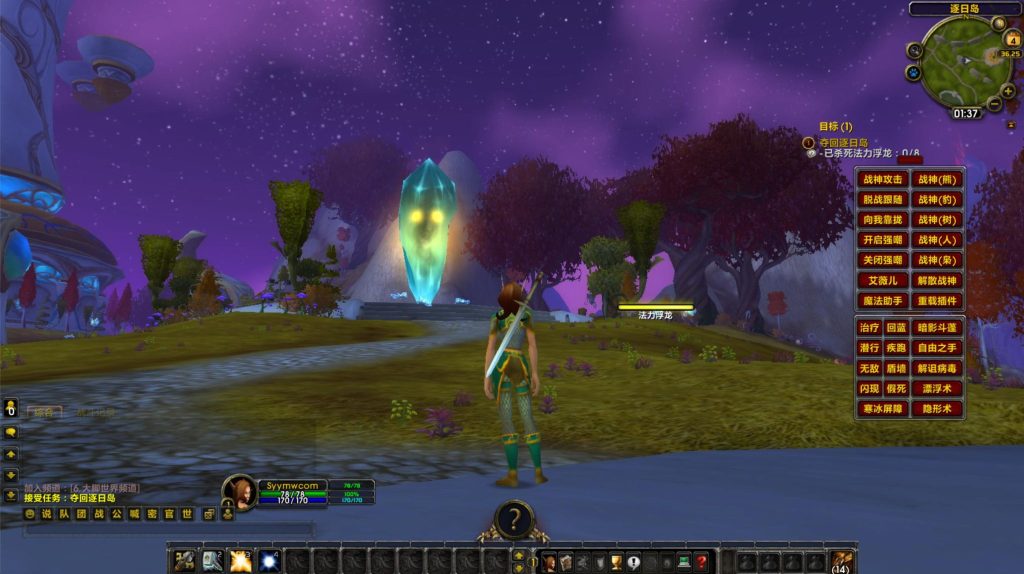The height and width of the screenshot is (574, 1024).
Task: Click the 战神攻击 button
Action: click(883, 180)
